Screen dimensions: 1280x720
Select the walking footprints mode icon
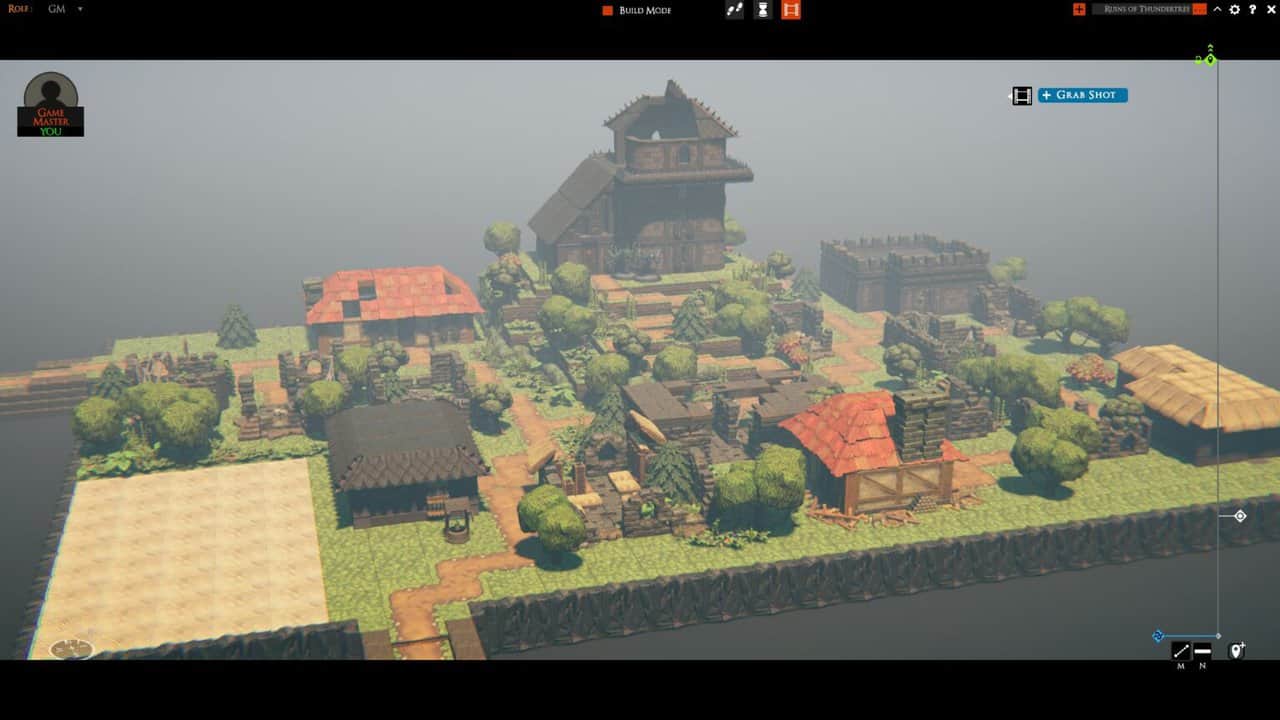[x=734, y=9]
